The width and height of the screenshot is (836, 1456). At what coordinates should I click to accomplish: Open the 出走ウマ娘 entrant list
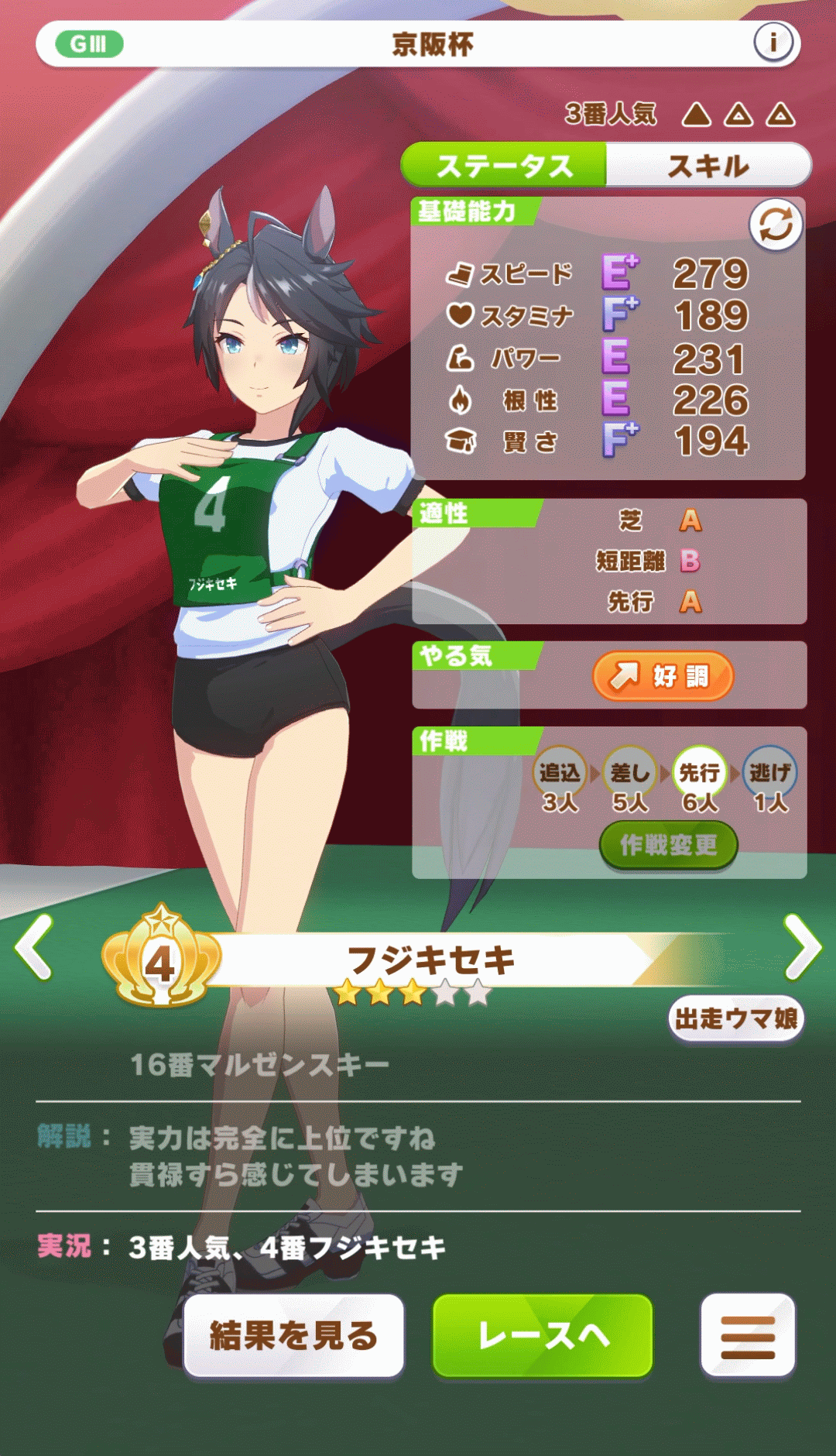pos(735,1018)
